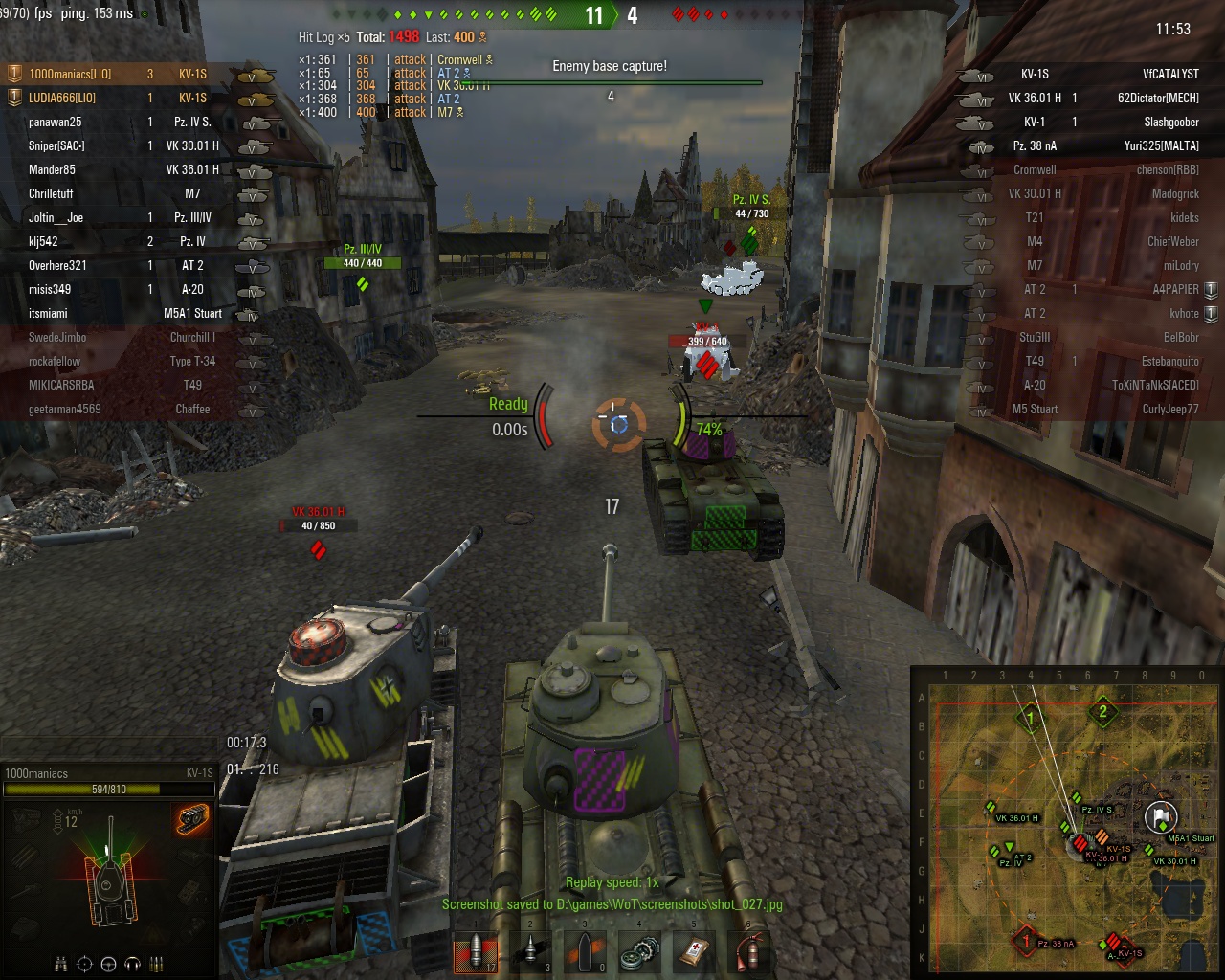Select the AP shell slot with 17 rounds
Image resolution: width=1225 pixels, height=980 pixels.
[x=476, y=952]
